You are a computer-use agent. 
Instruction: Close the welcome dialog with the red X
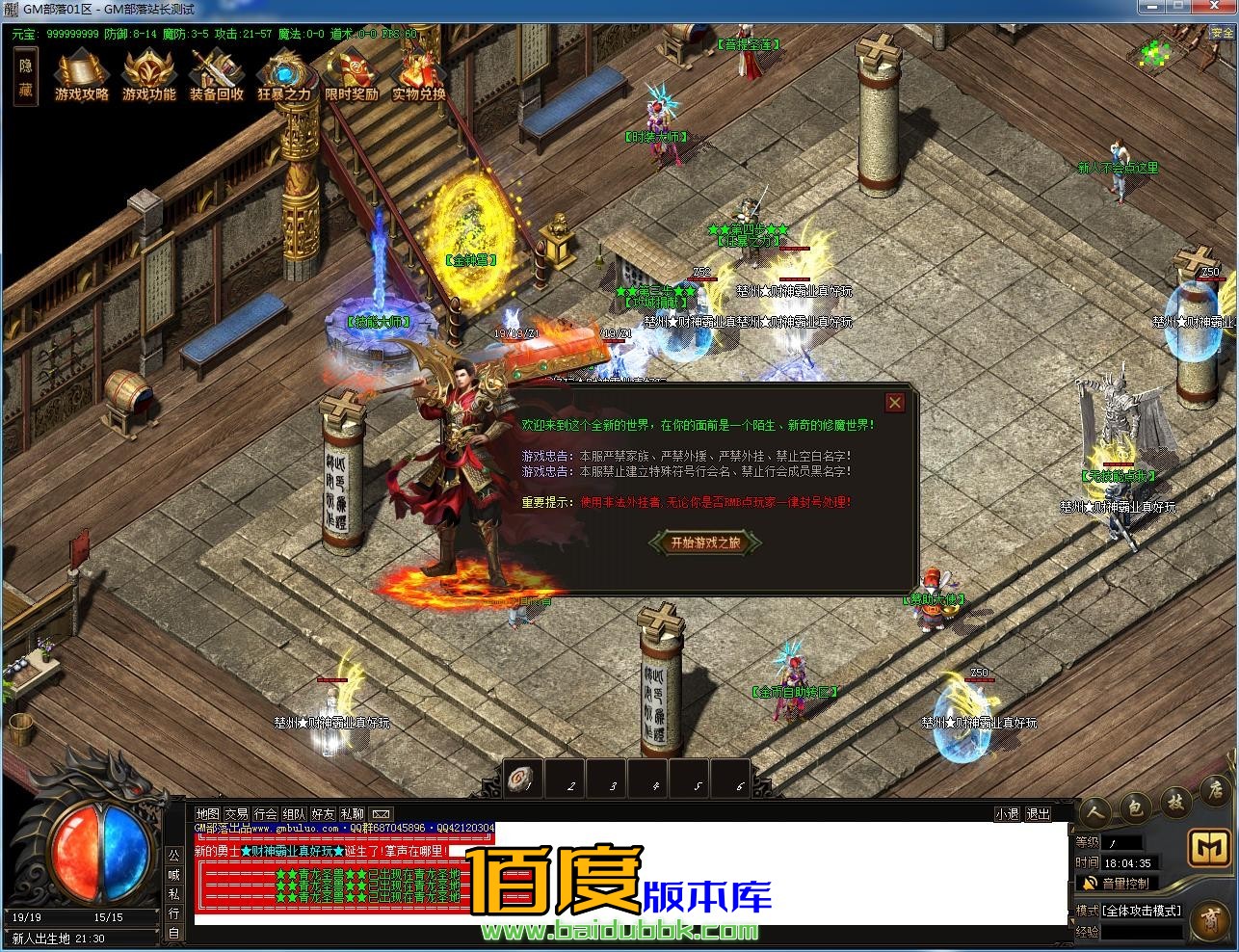click(x=895, y=403)
